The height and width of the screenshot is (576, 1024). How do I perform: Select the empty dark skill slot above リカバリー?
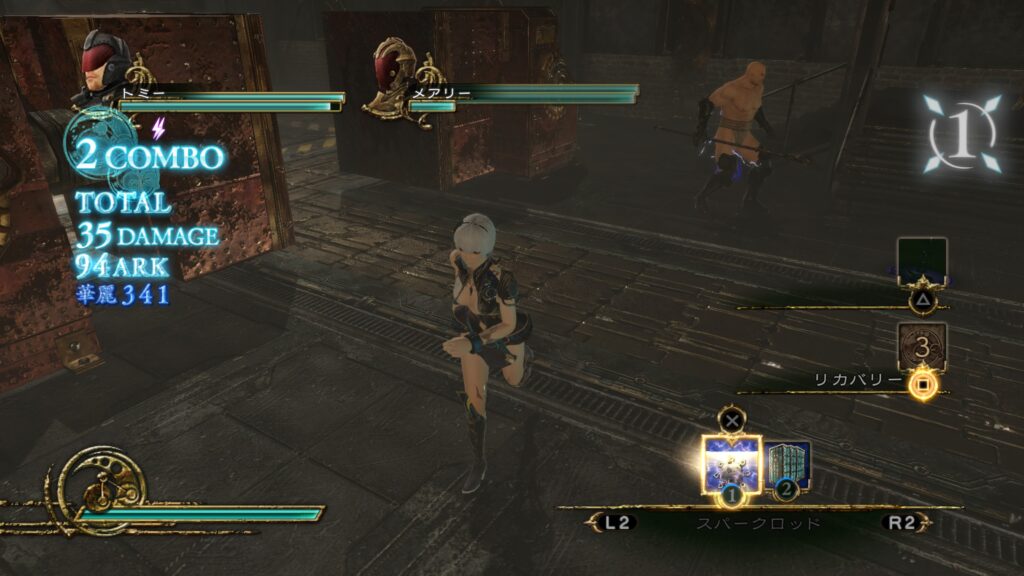pos(921,262)
